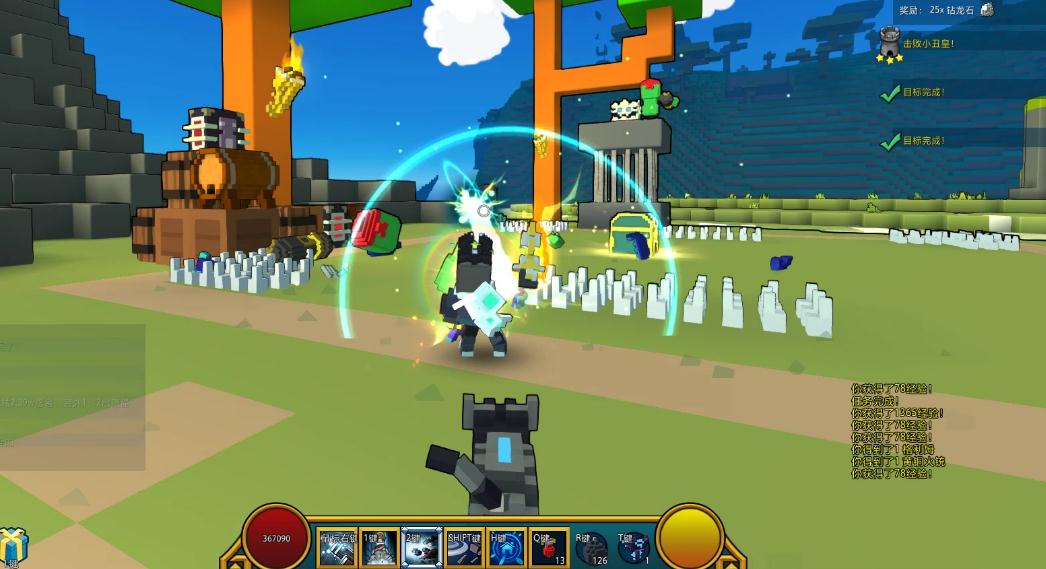The height and width of the screenshot is (569, 1046).
Task: Activate the right-mouse ability slot
Action: [x=337, y=548]
